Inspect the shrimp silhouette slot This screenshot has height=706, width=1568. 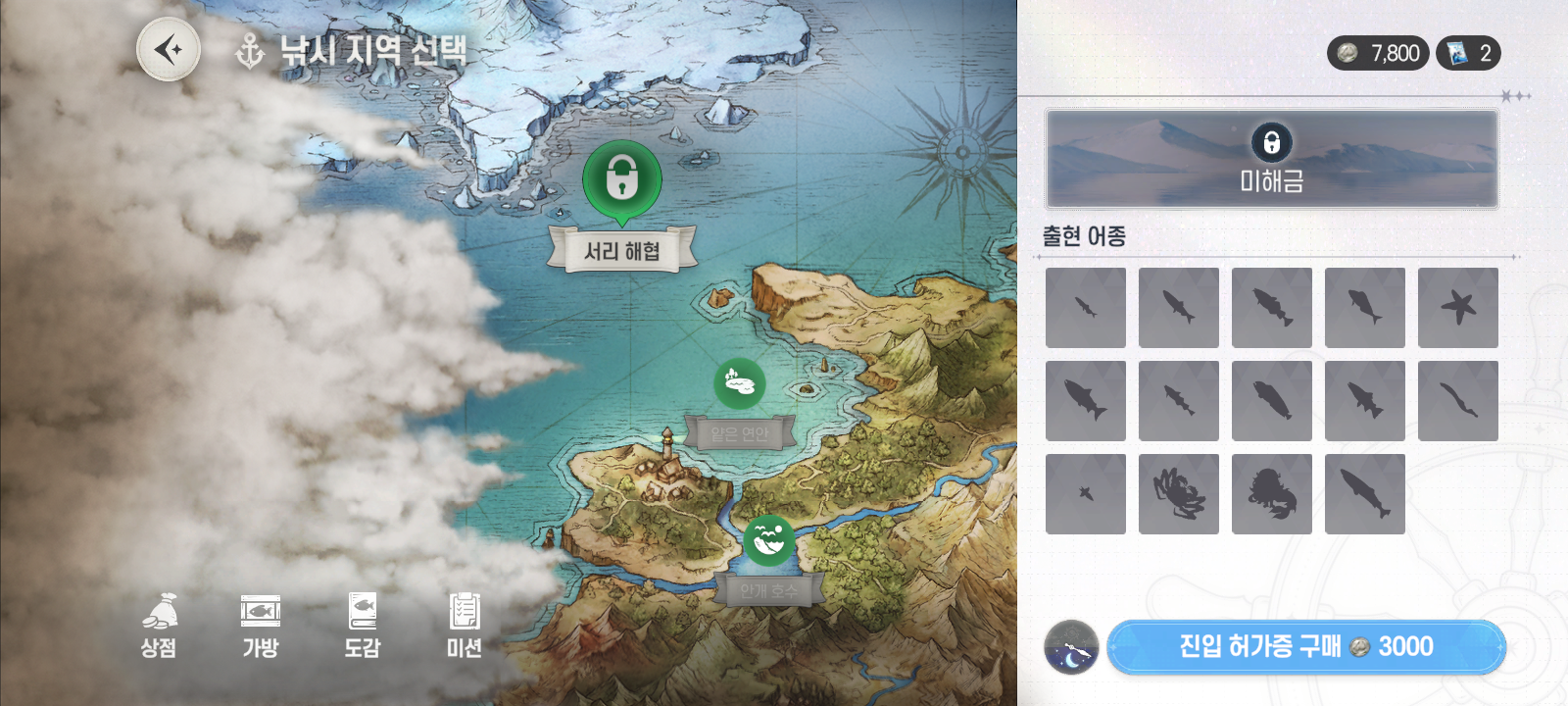click(x=1272, y=494)
